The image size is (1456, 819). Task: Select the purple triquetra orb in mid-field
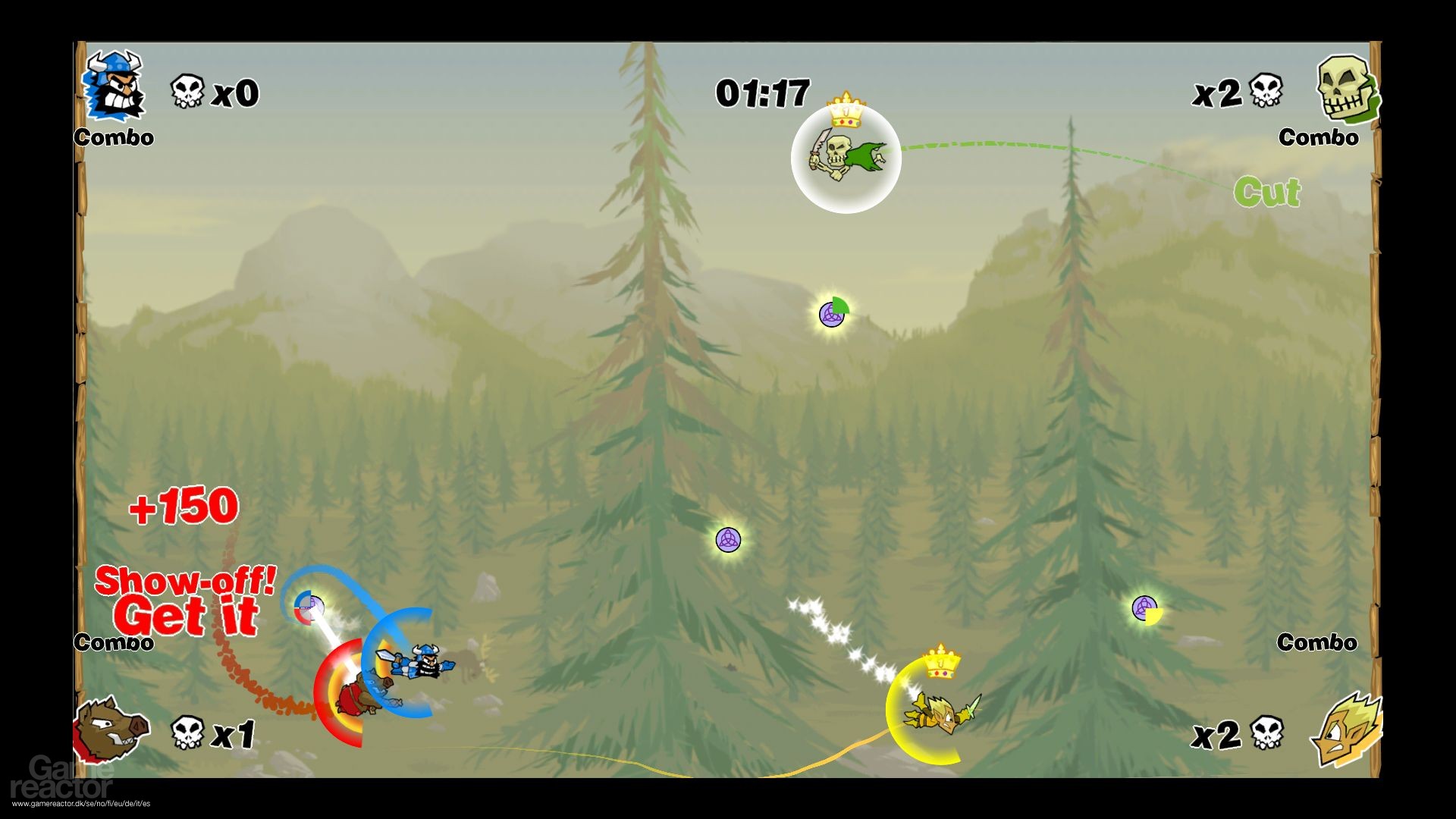pos(728,540)
